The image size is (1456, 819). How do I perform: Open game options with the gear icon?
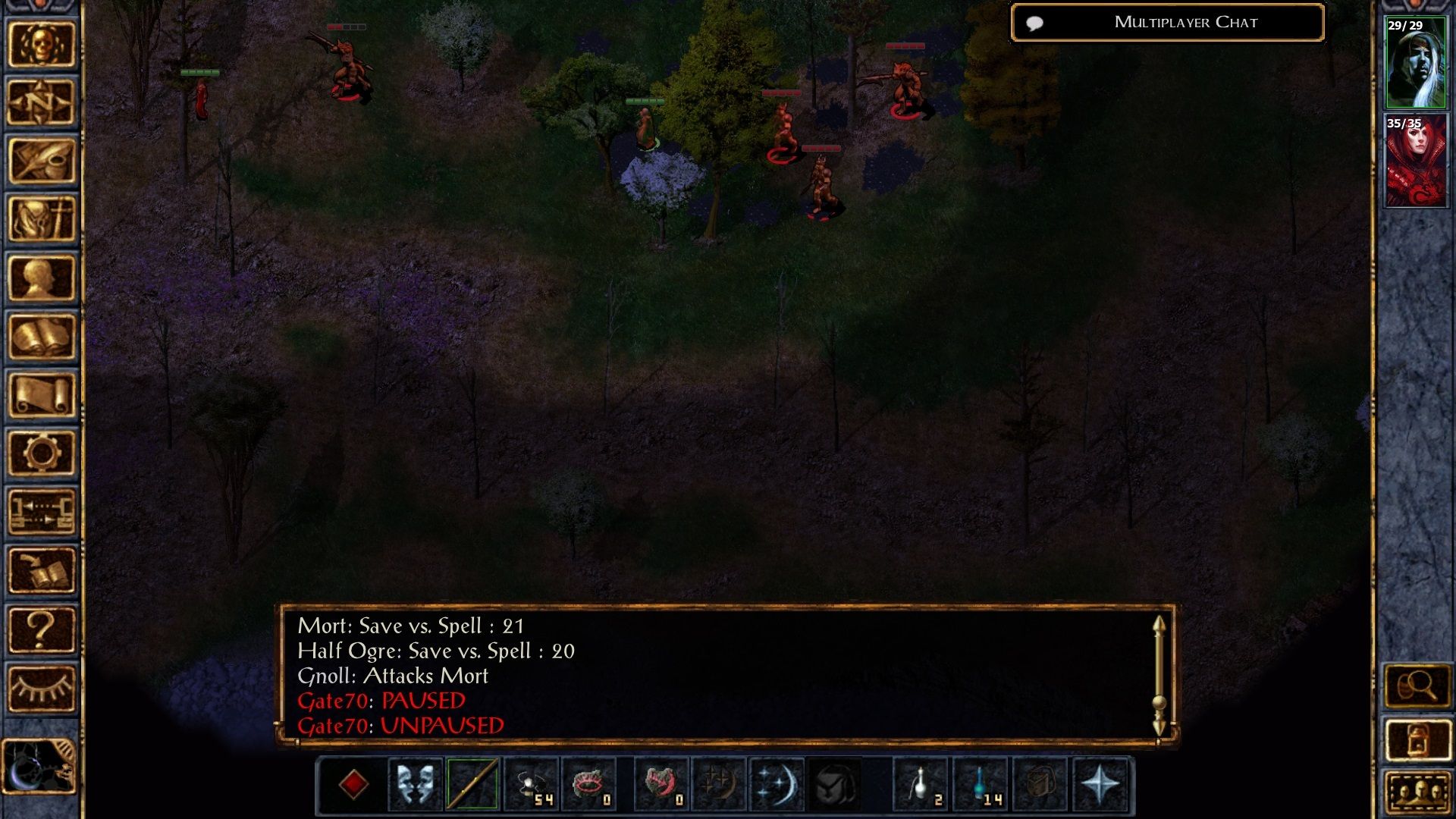[x=42, y=453]
